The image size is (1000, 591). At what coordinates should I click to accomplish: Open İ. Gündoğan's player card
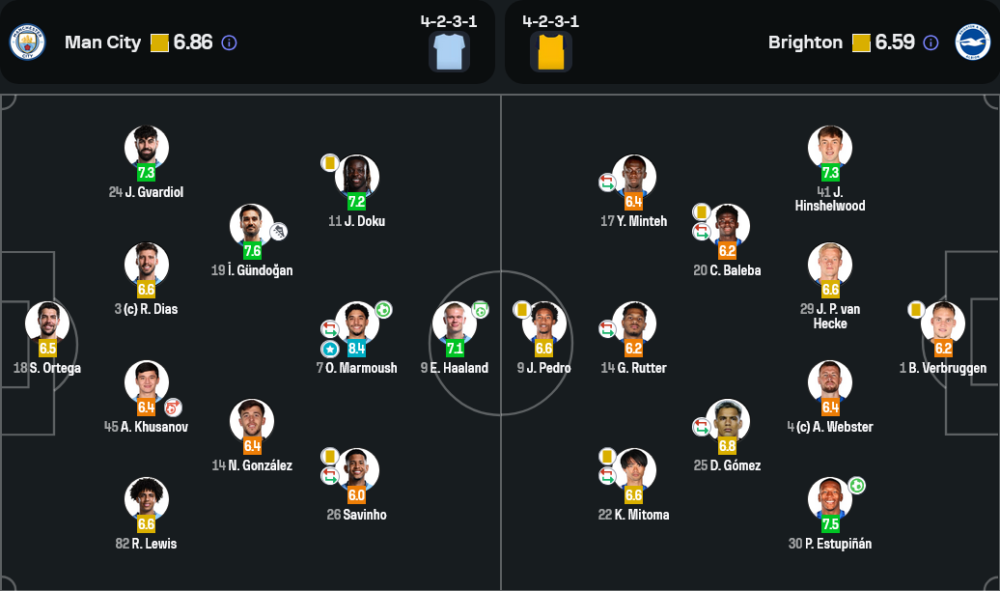click(x=251, y=226)
